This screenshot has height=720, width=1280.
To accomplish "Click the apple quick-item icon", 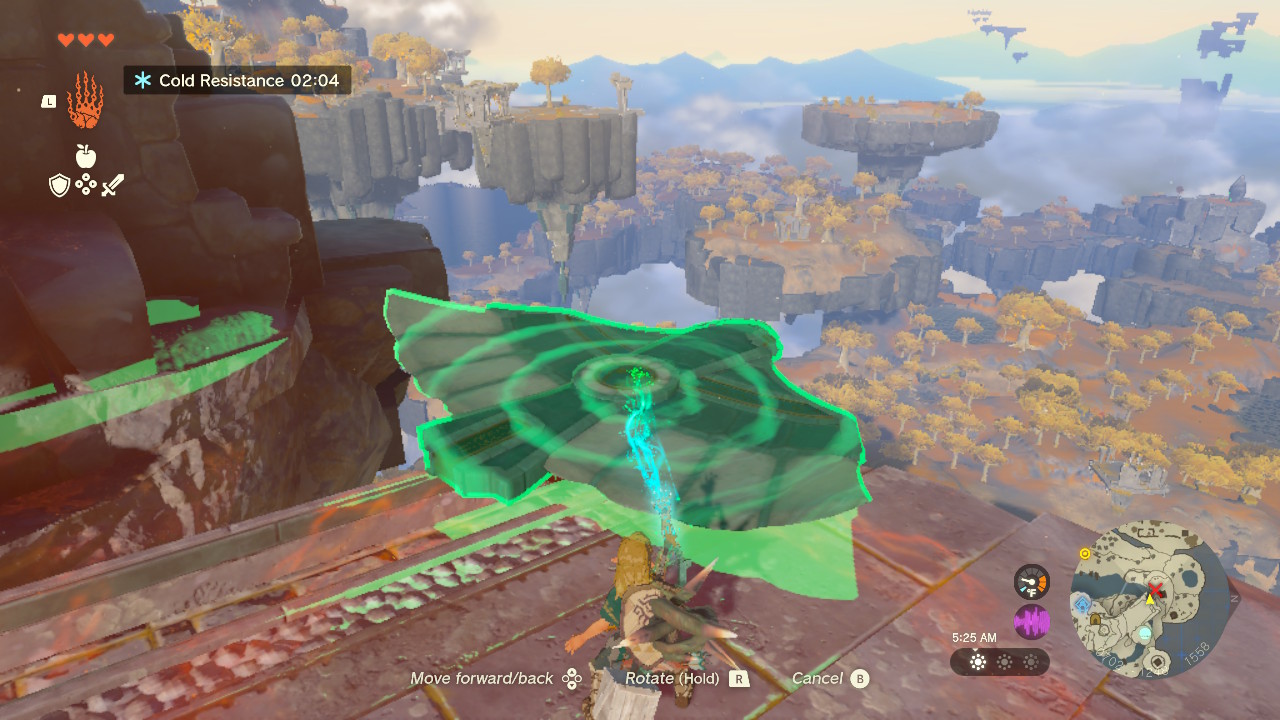I will tap(86, 156).
